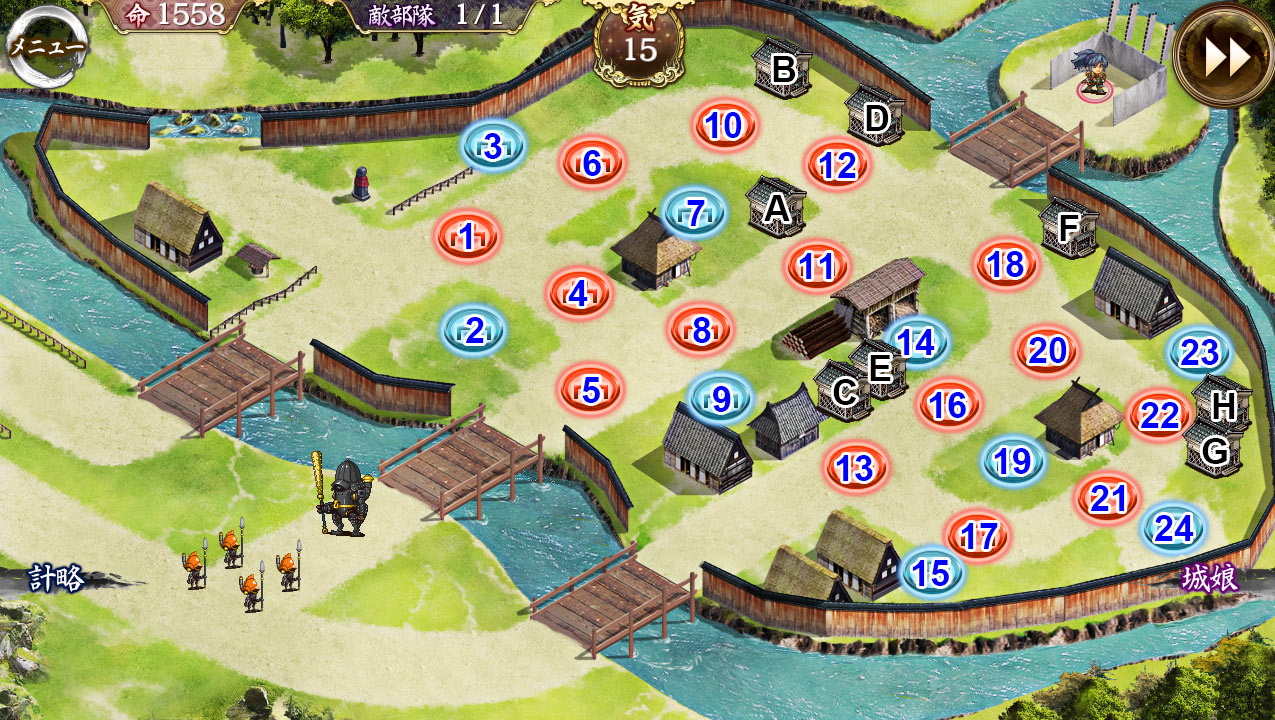This screenshot has width=1275, height=720.
Task: Pick red placement slot 6
Action: pos(592,163)
